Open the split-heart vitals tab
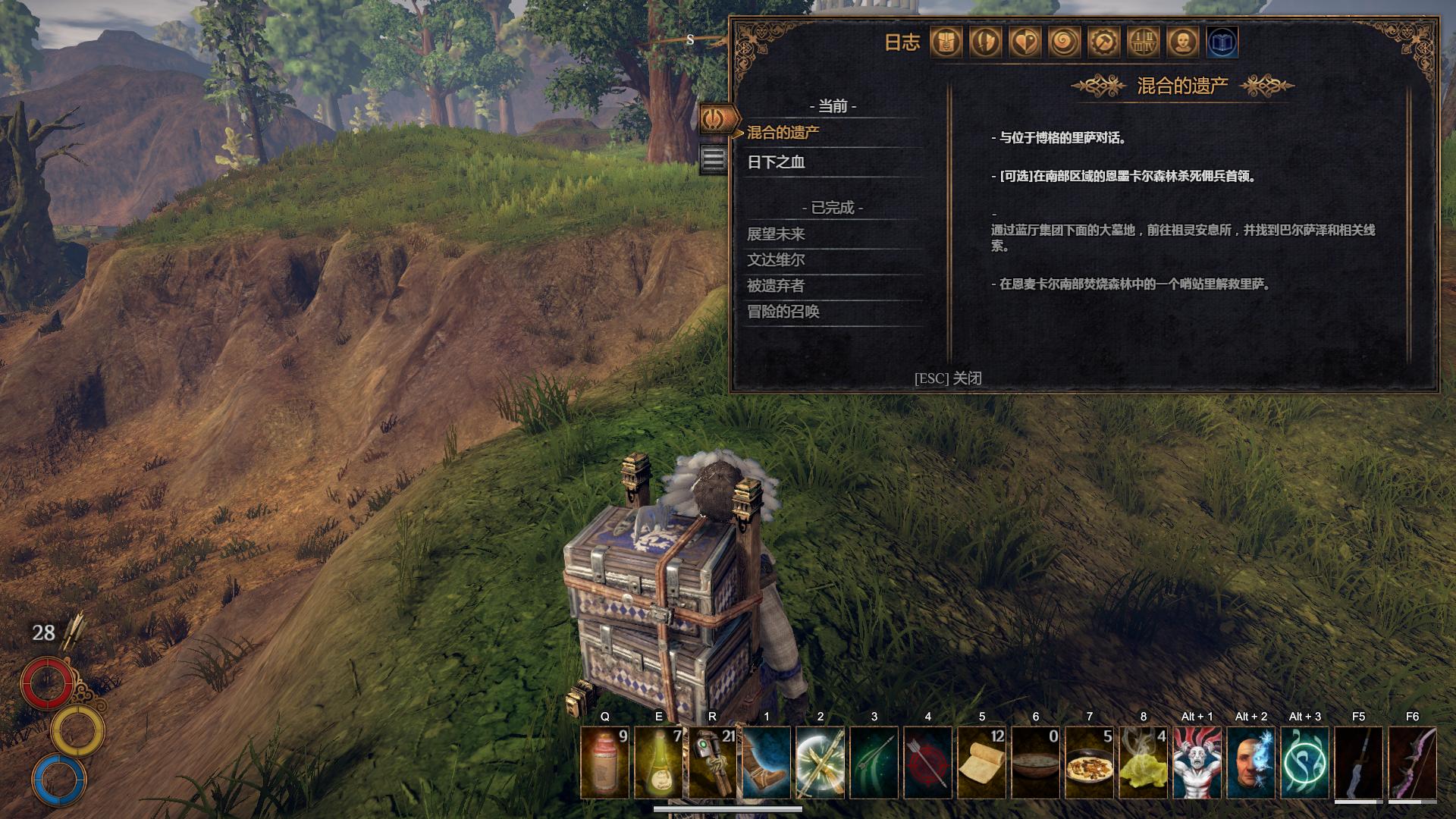Image resolution: width=1456 pixels, height=819 pixels. pos(1025,42)
